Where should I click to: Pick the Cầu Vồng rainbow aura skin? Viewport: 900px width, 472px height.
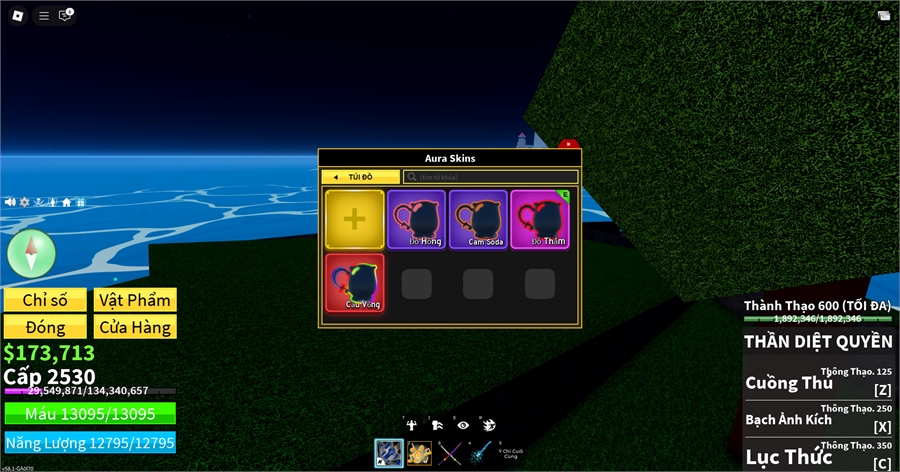(x=354, y=283)
